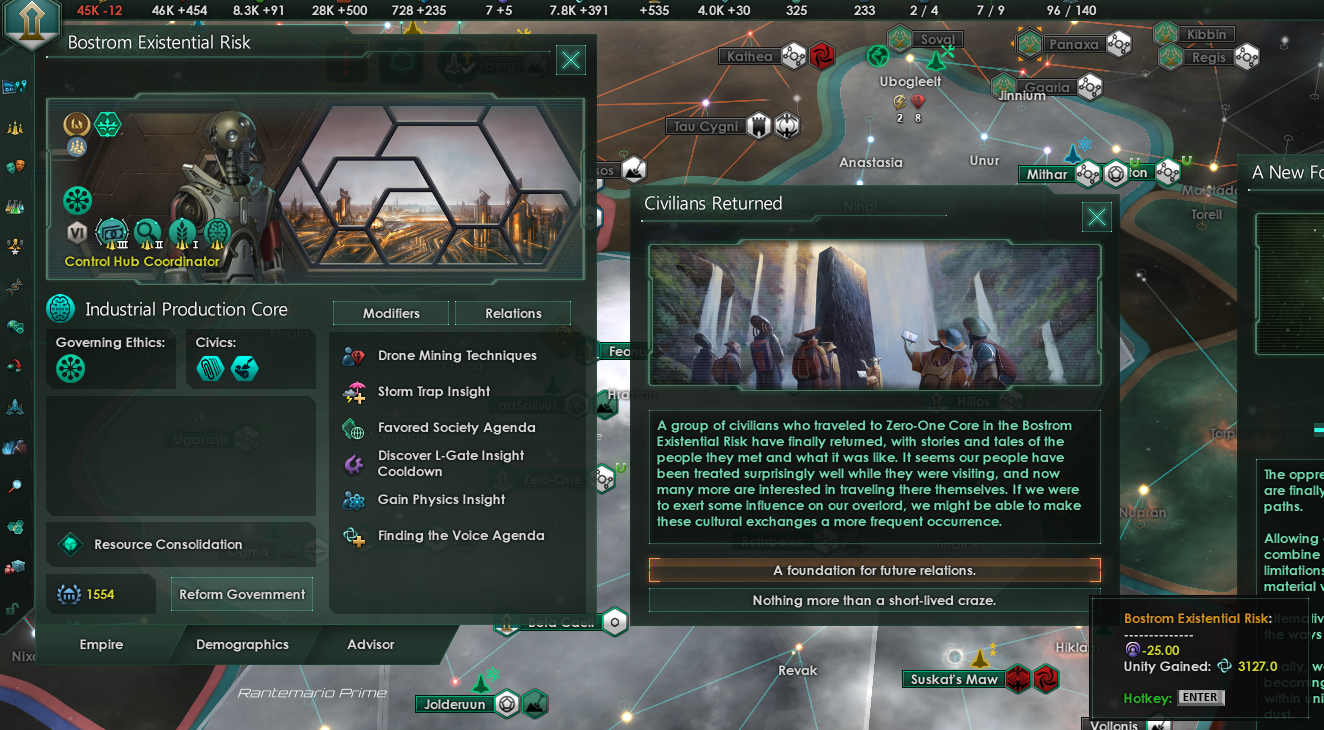Choose 'A foundation for future relations' option
Image resolution: width=1324 pixels, height=730 pixels.
(x=874, y=568)
